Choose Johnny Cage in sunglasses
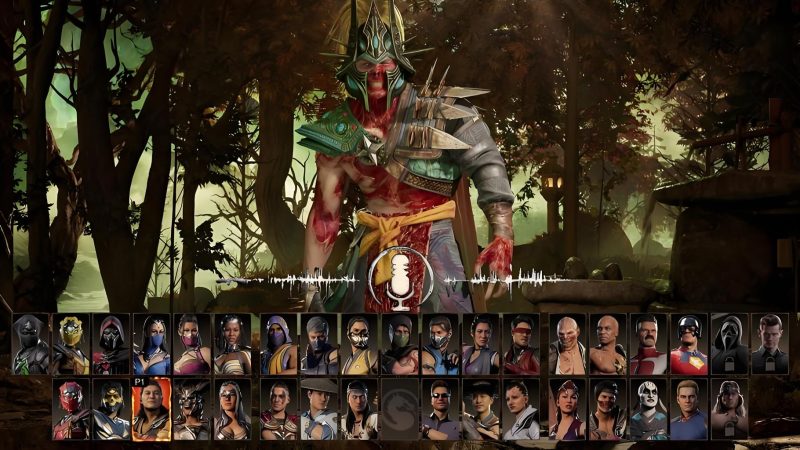This screenshot has width=800, height=450. (438, 409)
